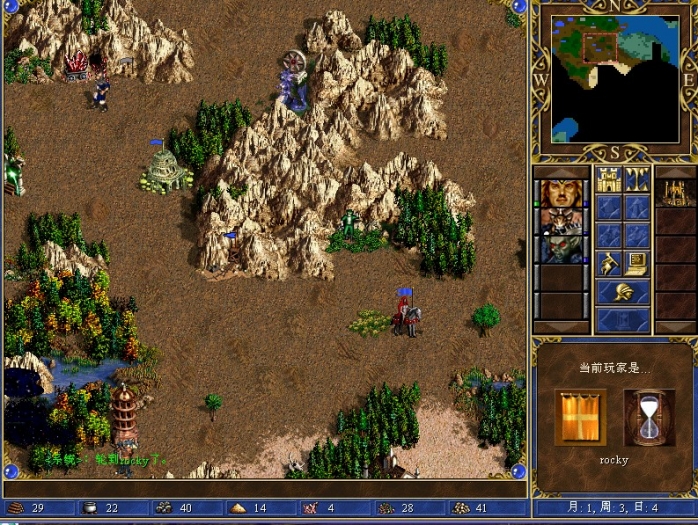Image resolution: width=698 pixels, height=525 pixels.
Task: Open adventure options with the horn-blower icon
Action: click(609, 263)
